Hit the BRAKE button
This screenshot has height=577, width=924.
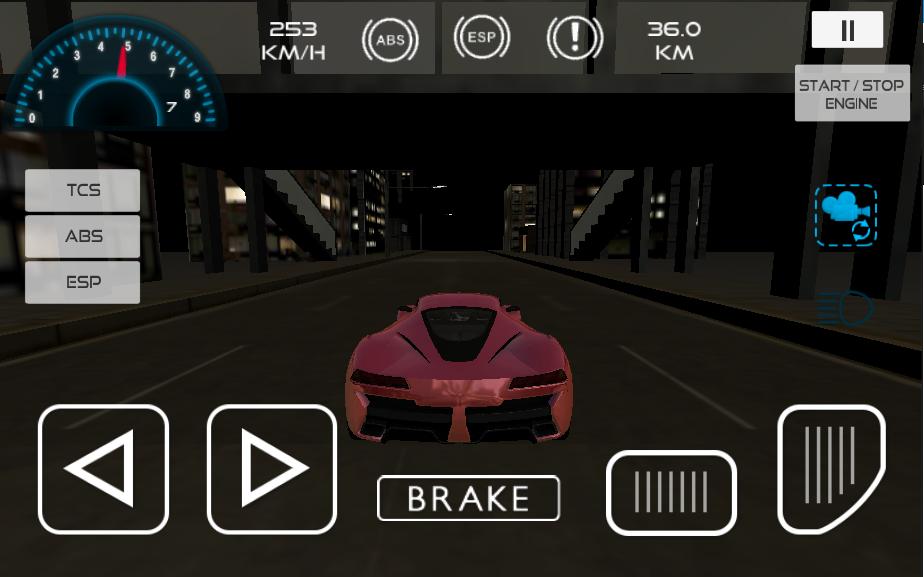click(x=468, y=498)
